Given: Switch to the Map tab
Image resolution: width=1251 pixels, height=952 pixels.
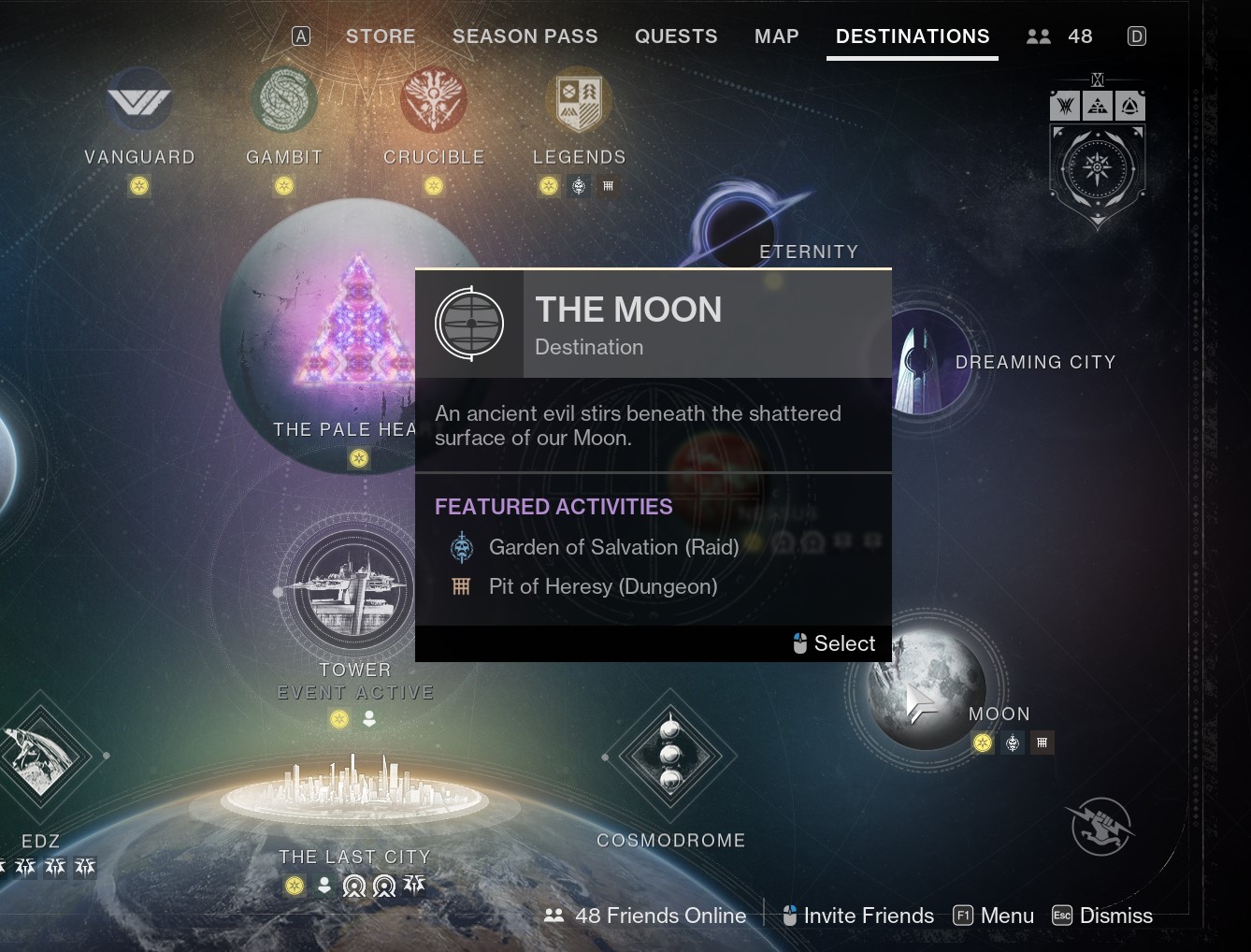Looking at the screenshot, I should coord(776,36).
